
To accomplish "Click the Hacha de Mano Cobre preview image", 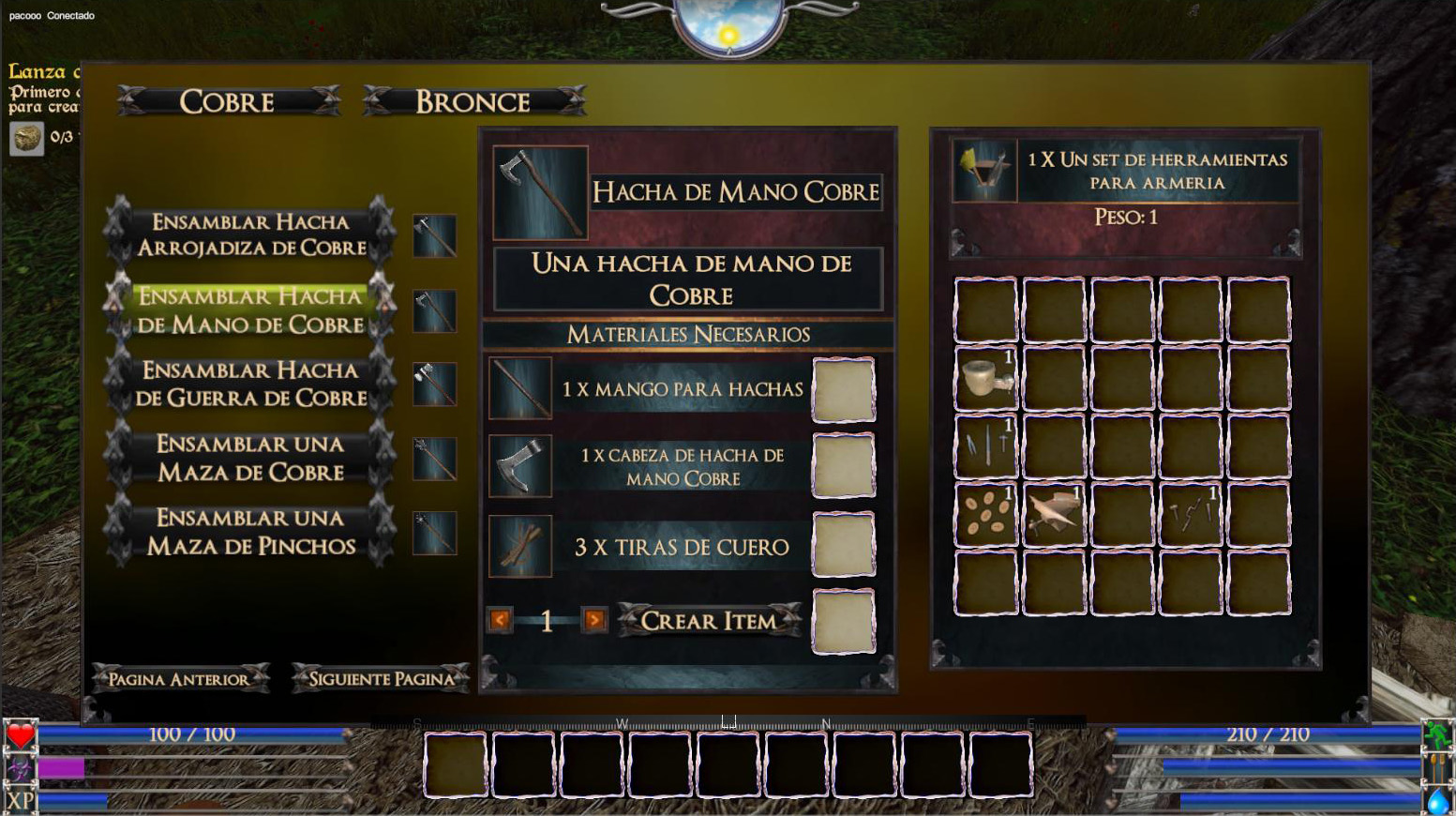I will coord(540,191).
